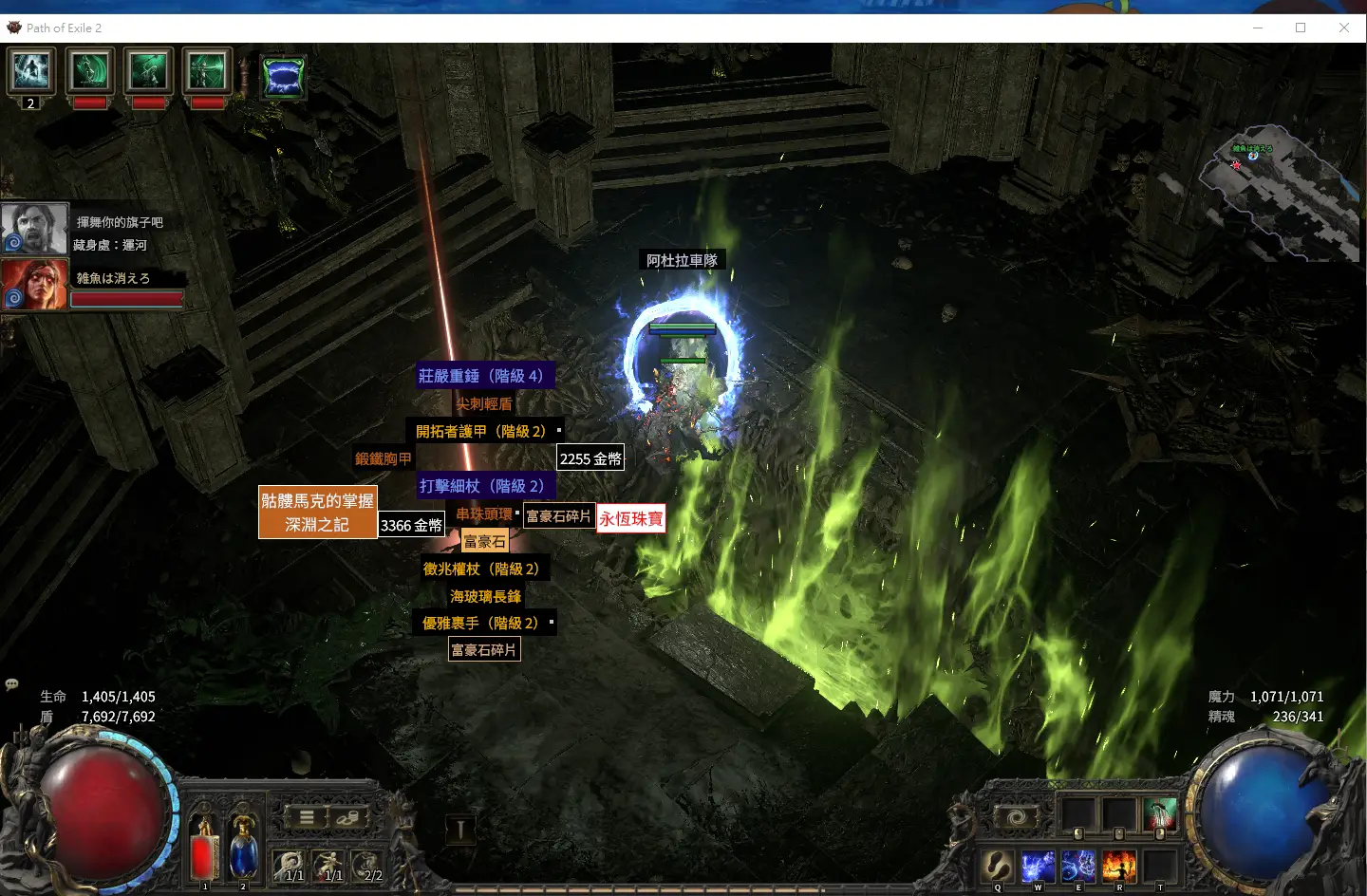Pick up the 永恆珠寶 loot label
The height and width of the screenshot is (896, 1367).
(x=630, y=519)
